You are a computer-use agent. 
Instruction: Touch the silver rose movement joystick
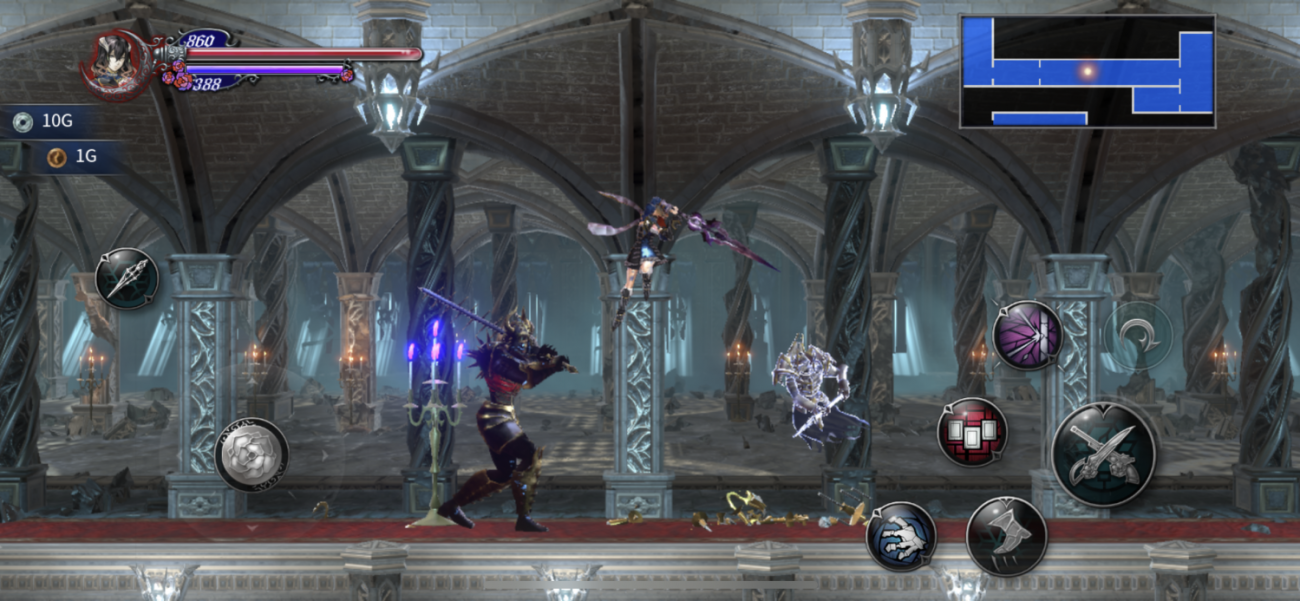252,455
